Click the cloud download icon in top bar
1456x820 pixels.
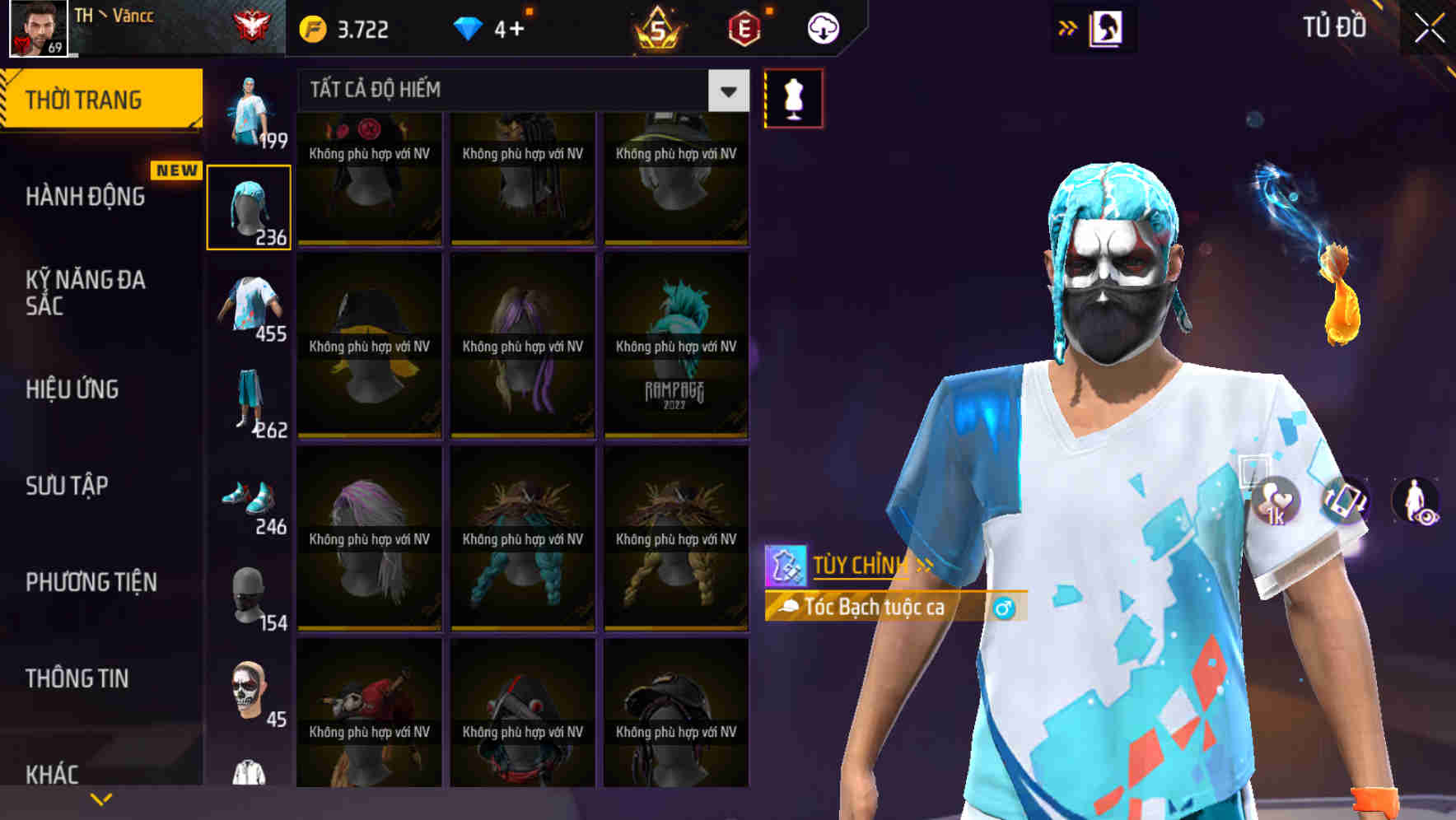(823, 27)
